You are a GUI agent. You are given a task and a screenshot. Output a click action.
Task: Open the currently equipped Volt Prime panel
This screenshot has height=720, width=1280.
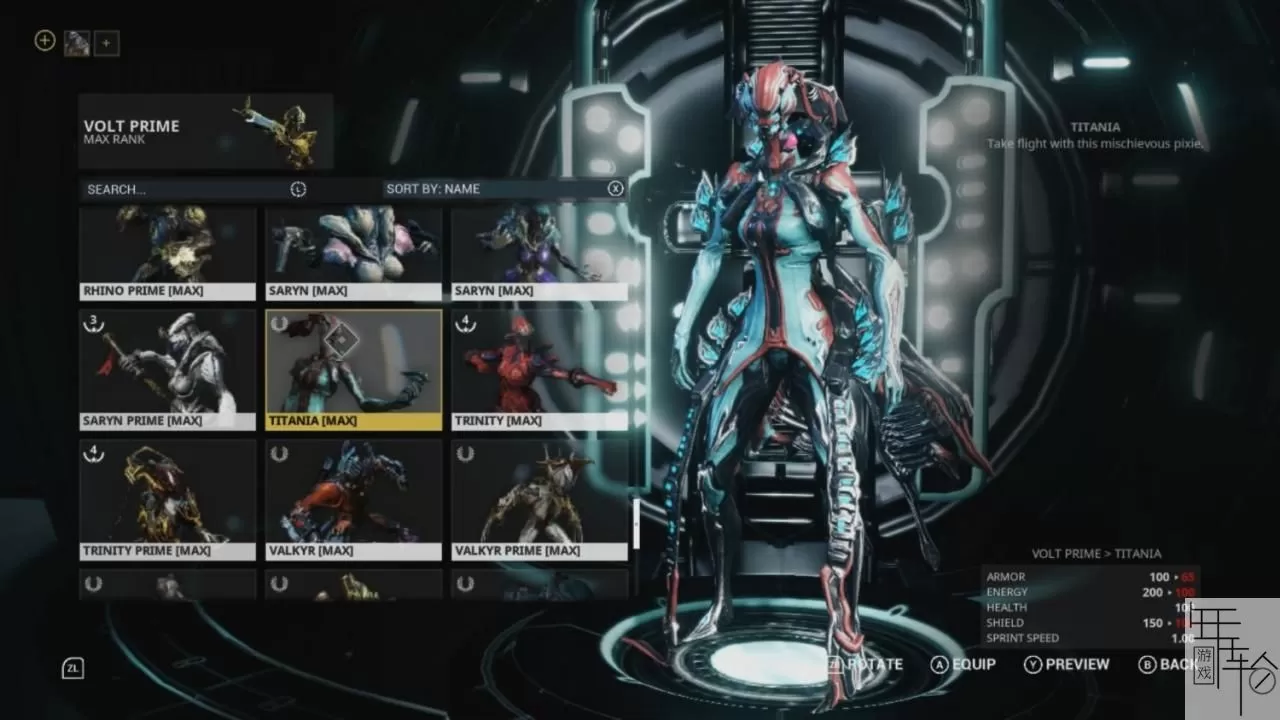(206, 131)
